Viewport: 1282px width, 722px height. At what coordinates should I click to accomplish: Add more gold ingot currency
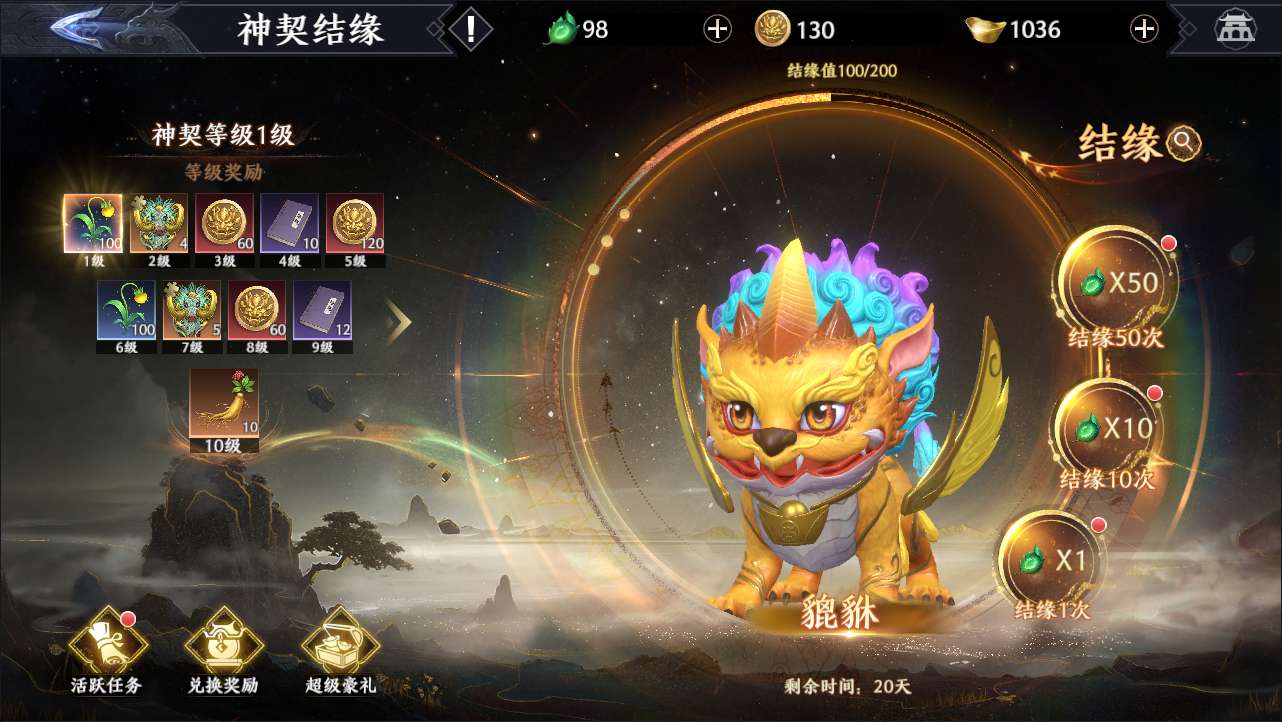[x=1144, y=29]
